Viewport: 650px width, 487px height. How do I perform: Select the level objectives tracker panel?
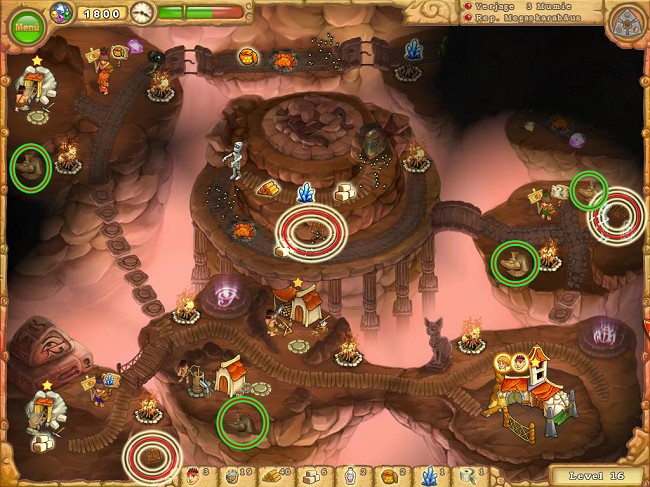point(530,12)
